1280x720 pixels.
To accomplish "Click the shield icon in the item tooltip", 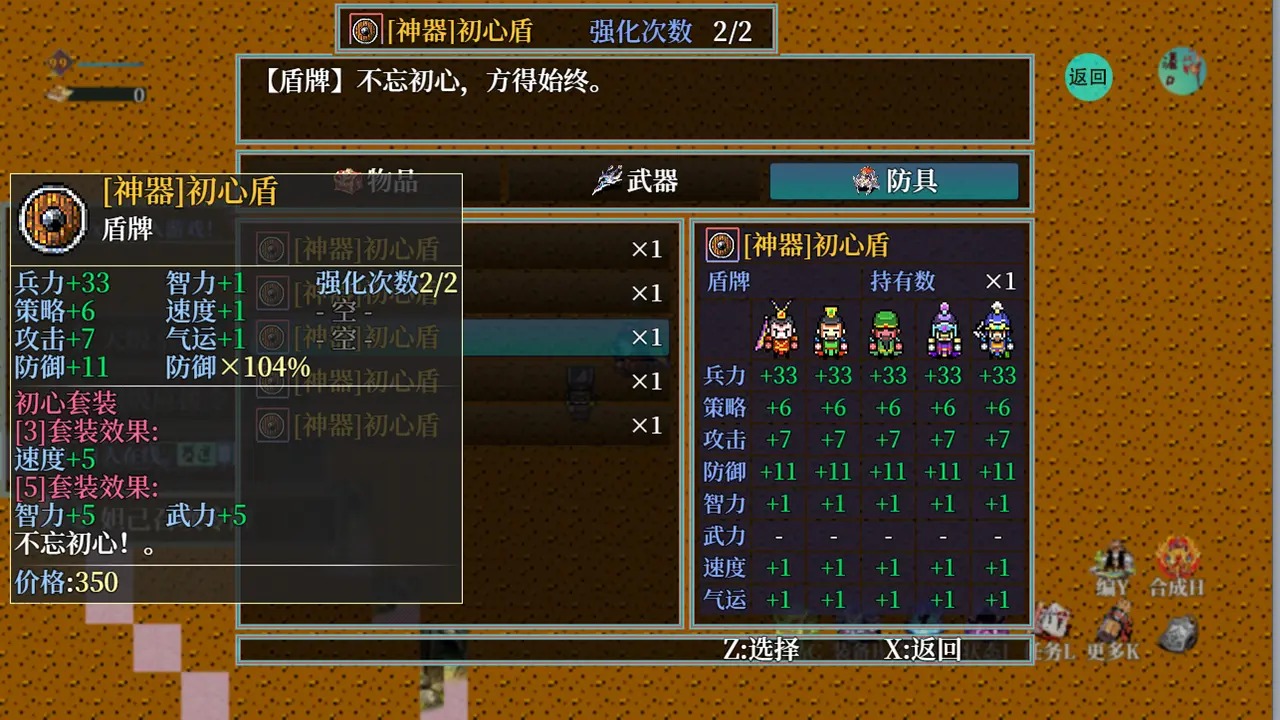I will [52, 220].
